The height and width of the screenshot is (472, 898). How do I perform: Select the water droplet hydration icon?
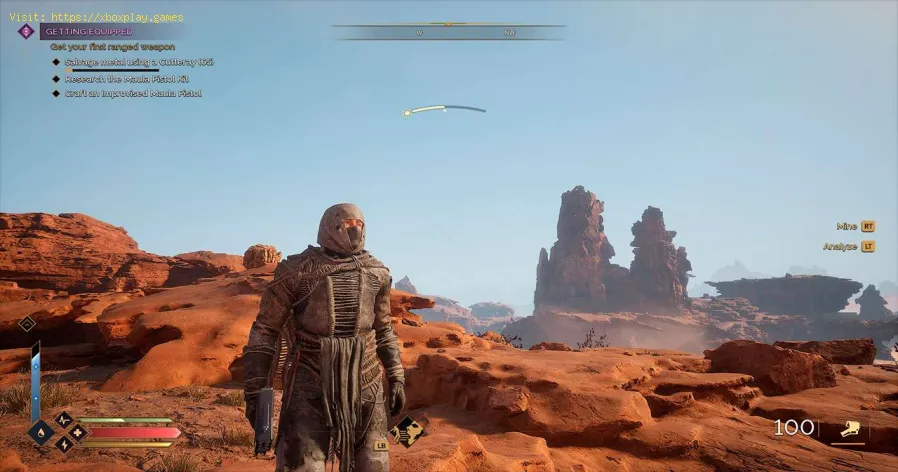pos(41,433)
